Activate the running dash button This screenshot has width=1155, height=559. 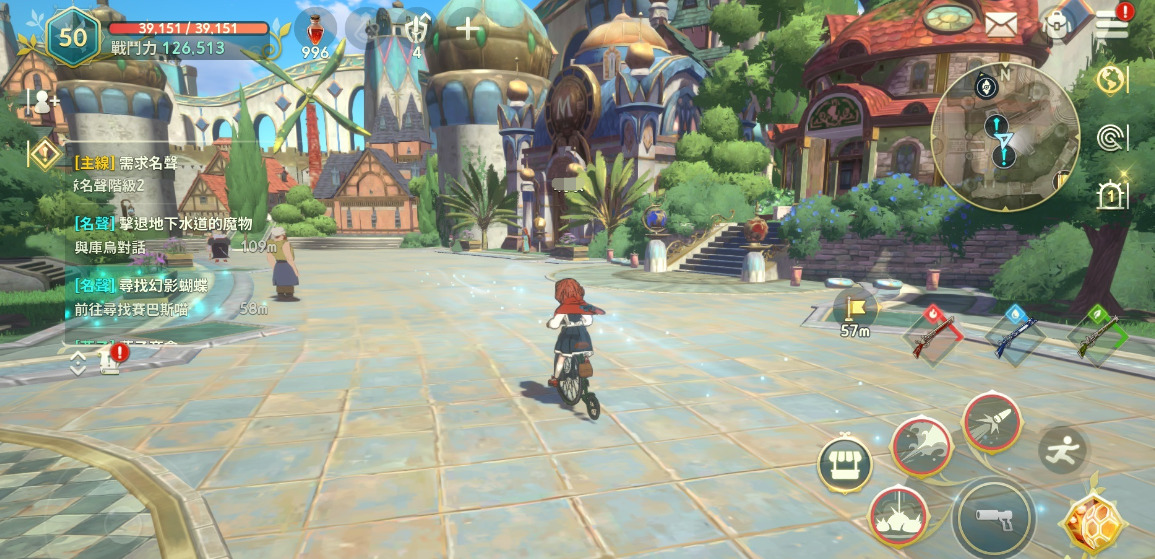pos(1062,450)
